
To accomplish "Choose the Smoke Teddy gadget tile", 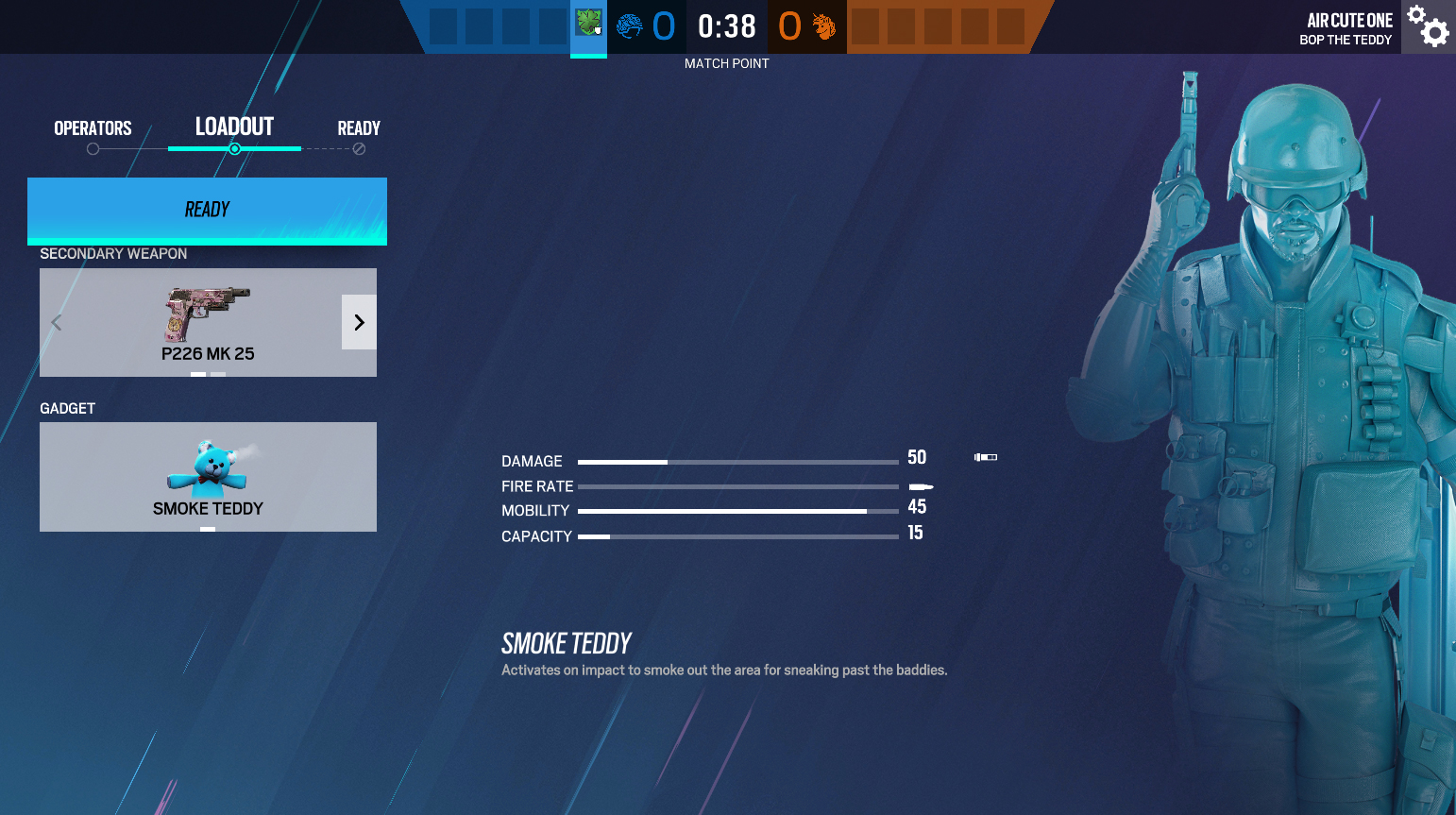I will tap(208, 476).
